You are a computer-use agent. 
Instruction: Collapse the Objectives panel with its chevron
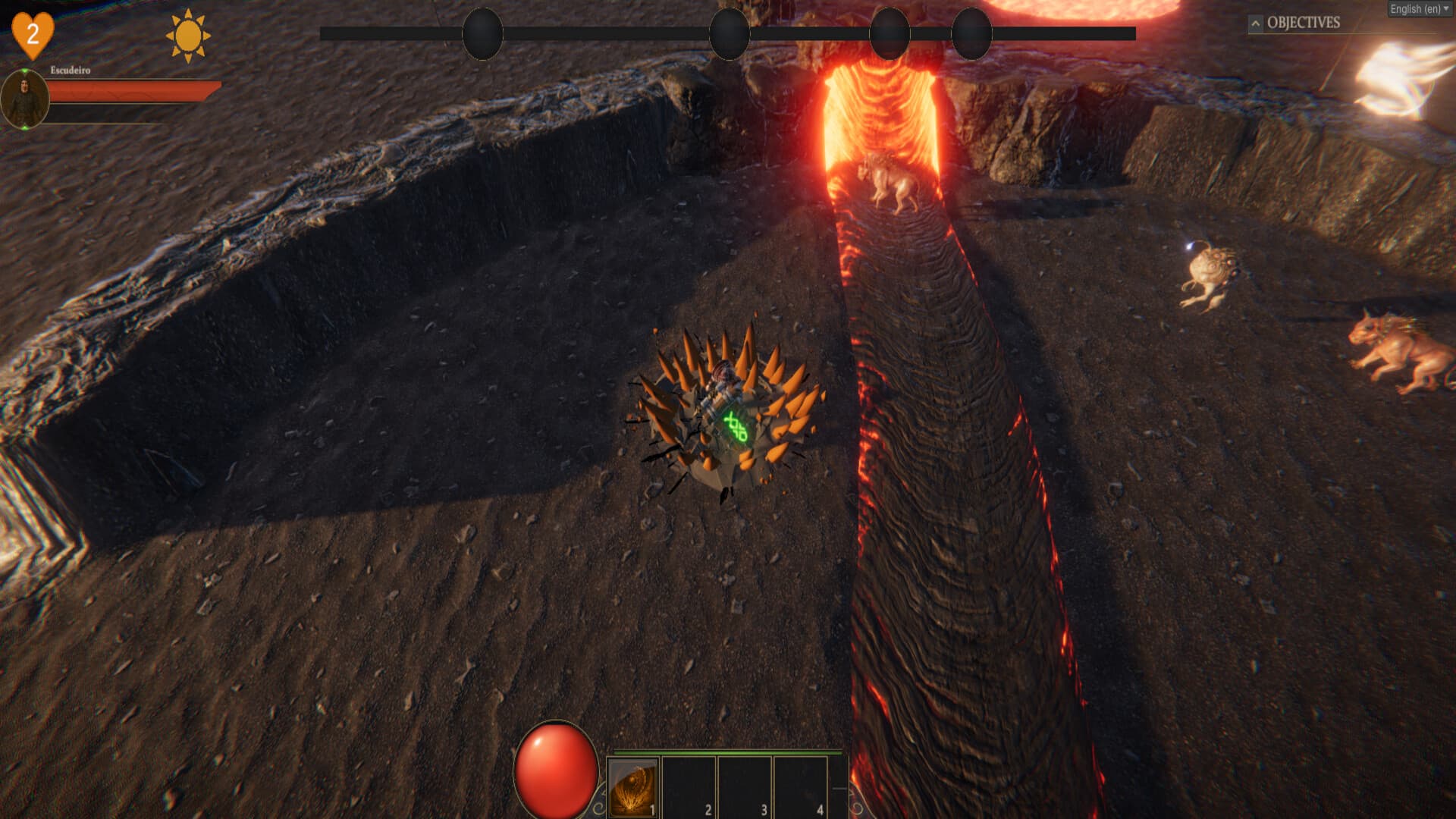(1257, 23)
